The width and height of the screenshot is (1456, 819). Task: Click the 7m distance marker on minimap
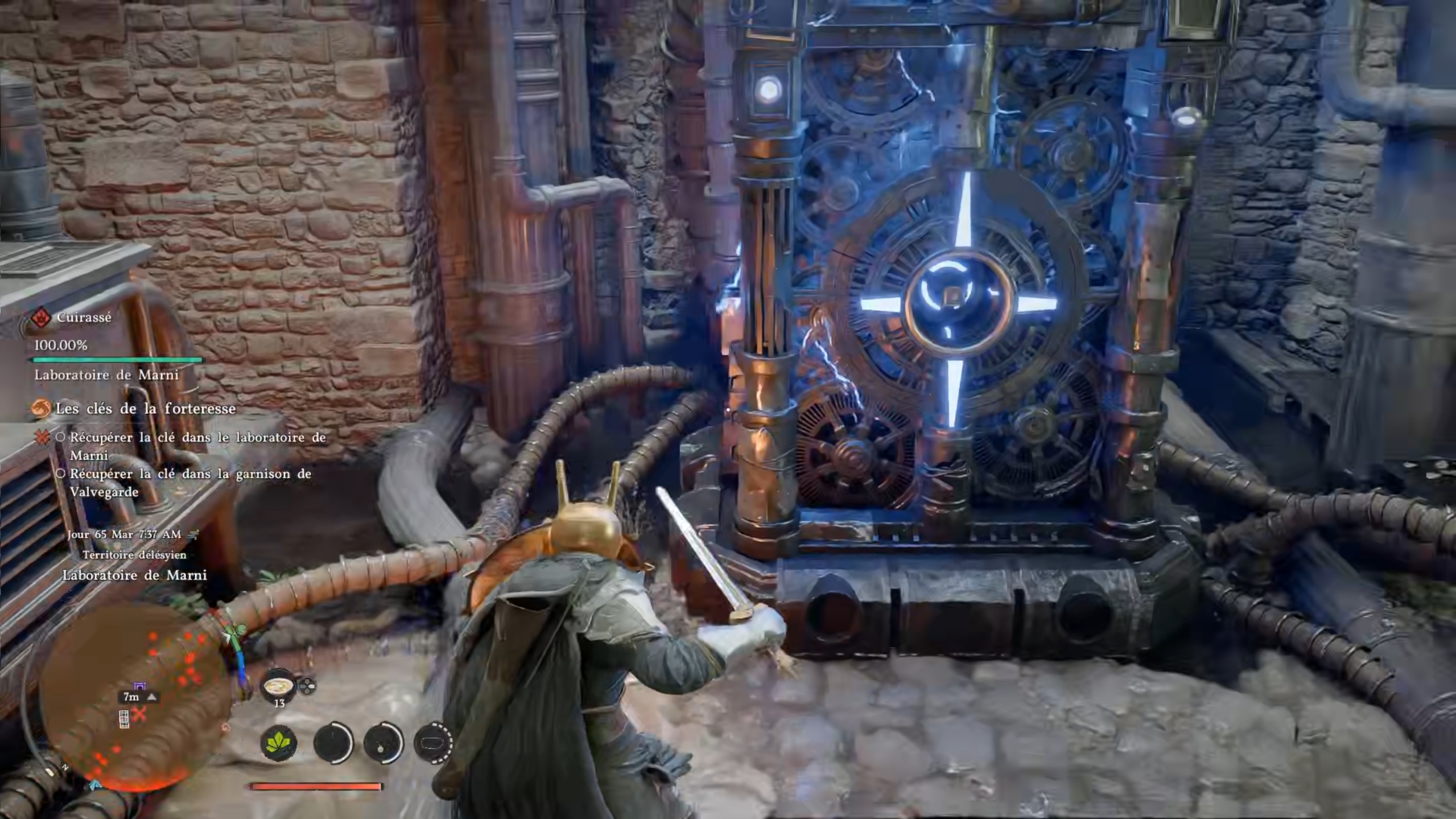[x=131, y=697]
